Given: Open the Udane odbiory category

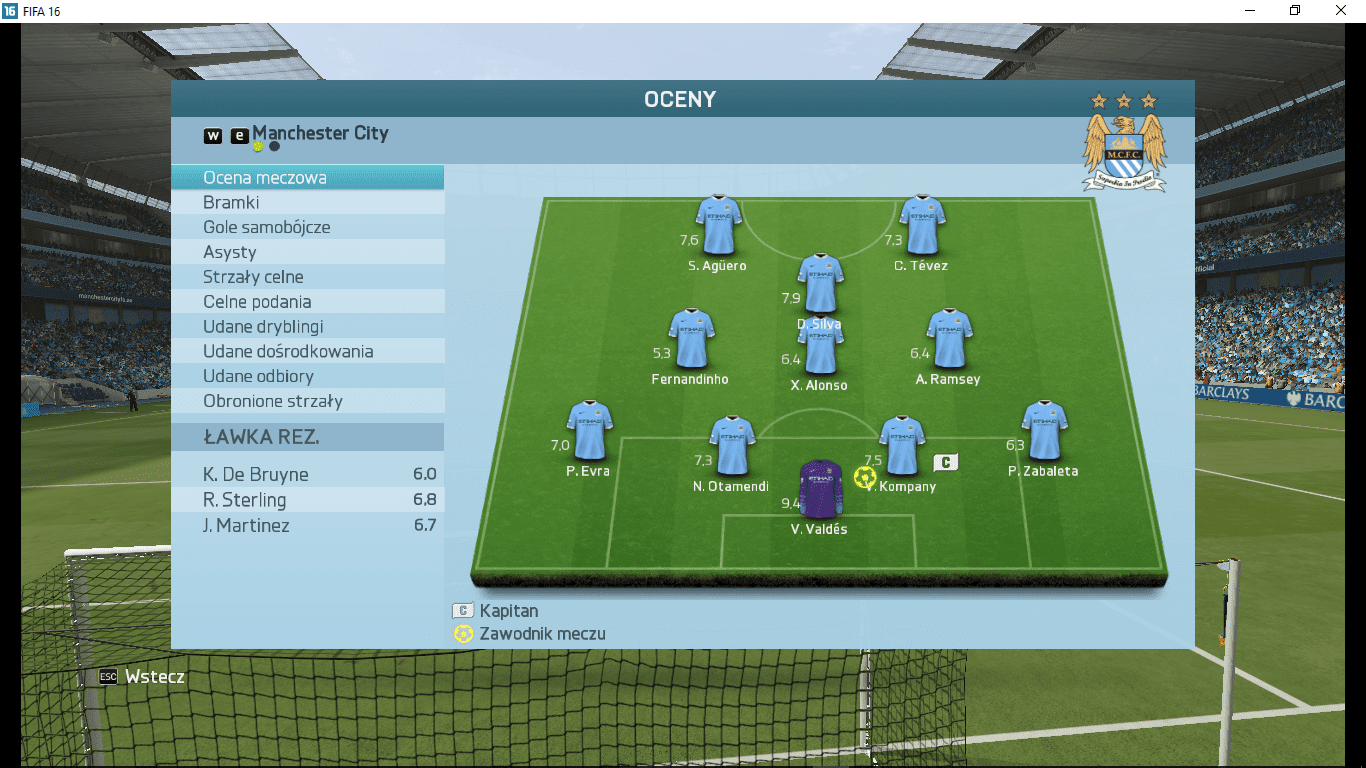Looking at the screenshot, I should click(x=307, y=377).
